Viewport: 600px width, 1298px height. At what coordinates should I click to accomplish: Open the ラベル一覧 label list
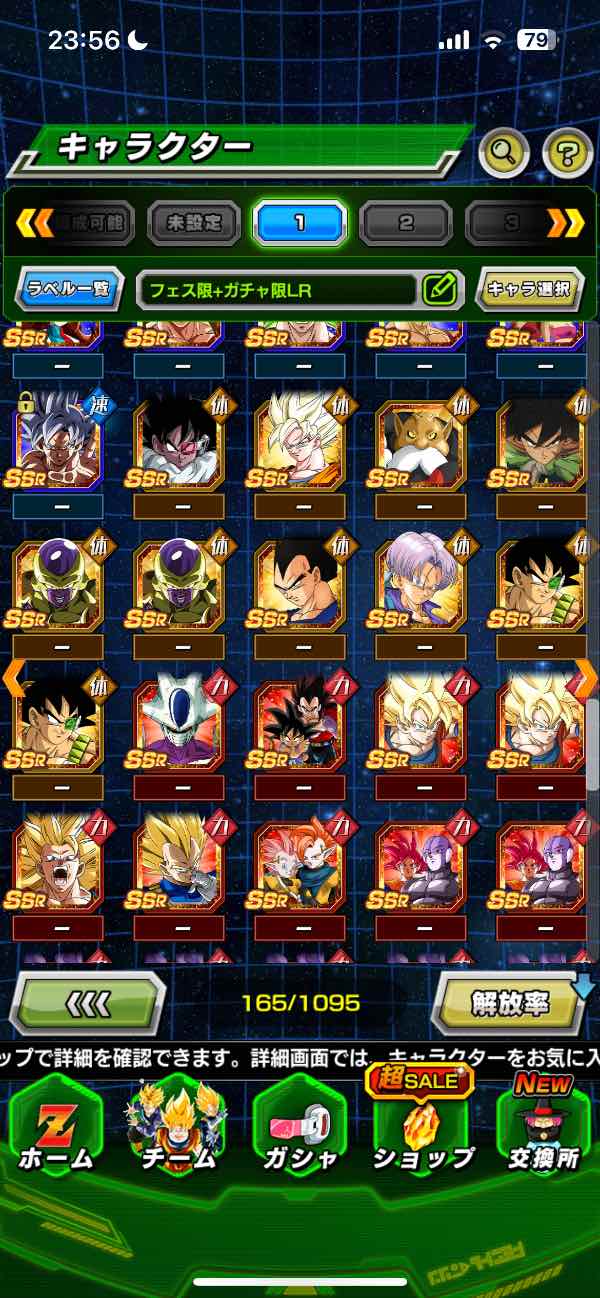pos(71,290)
